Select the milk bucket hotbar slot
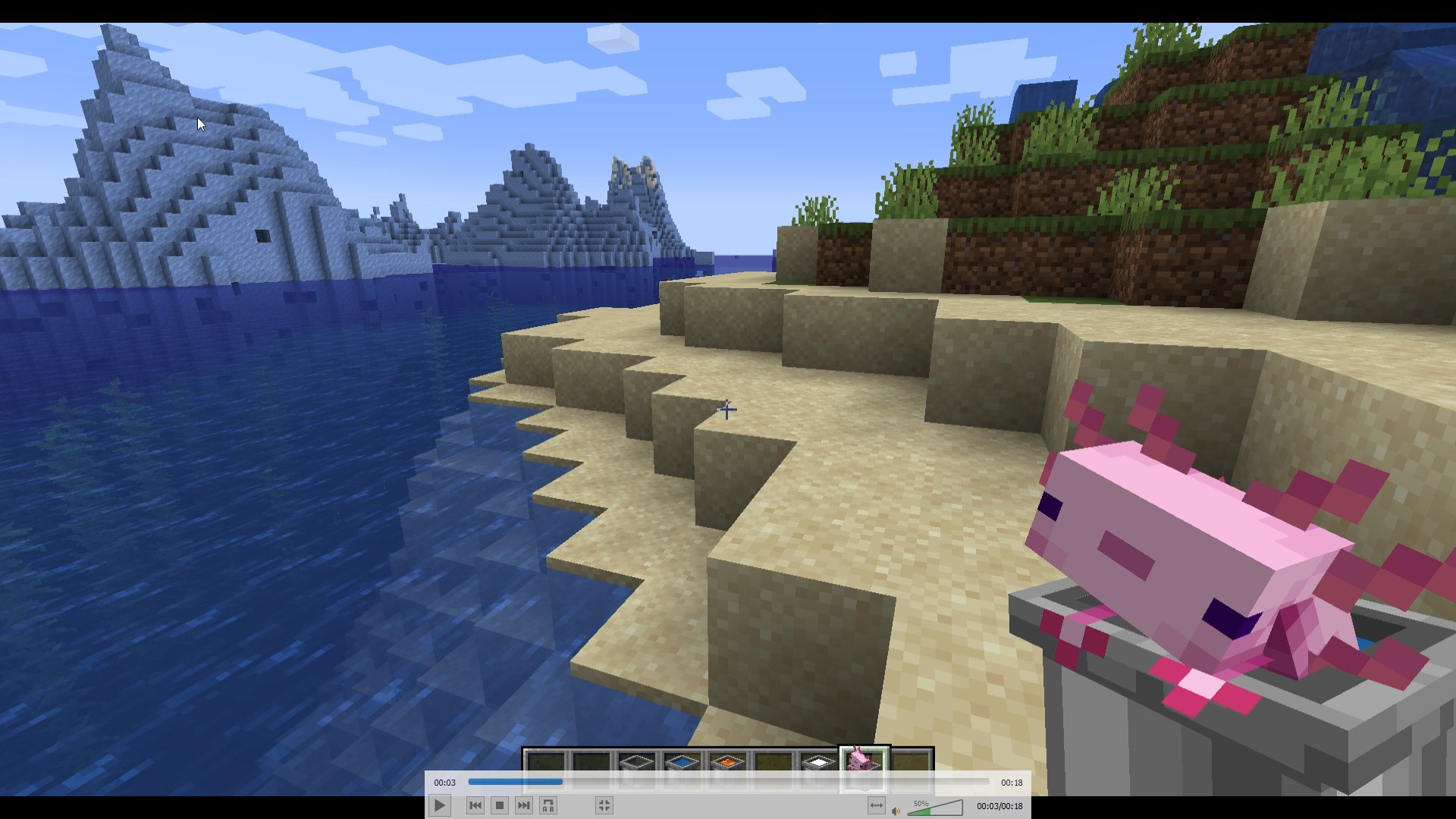Image resolution: width=1456 pixels, height=819 pixels. pyautogui.click(x=818, y=761)
